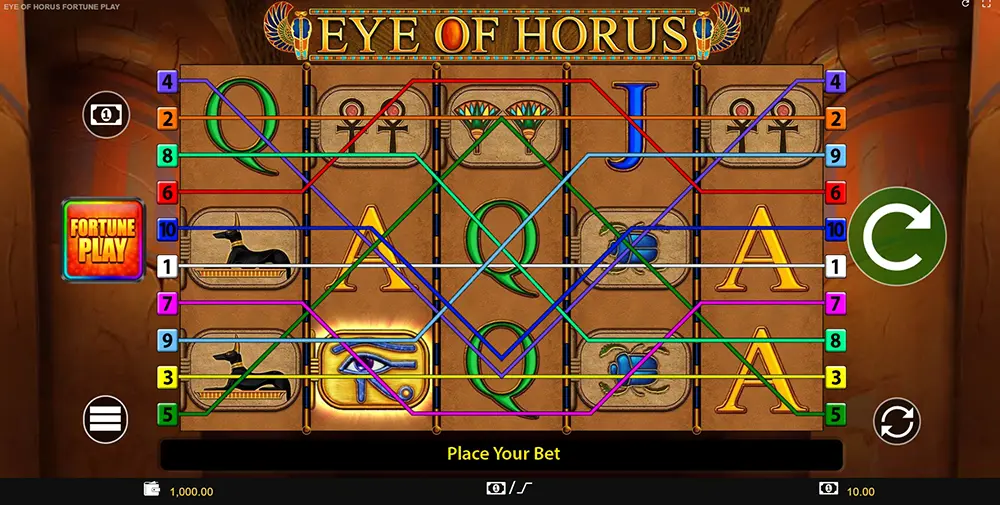Start autoplay with the circular arrows button
1000x505 pixels.
pyautogui.click(x=896, y=421)
